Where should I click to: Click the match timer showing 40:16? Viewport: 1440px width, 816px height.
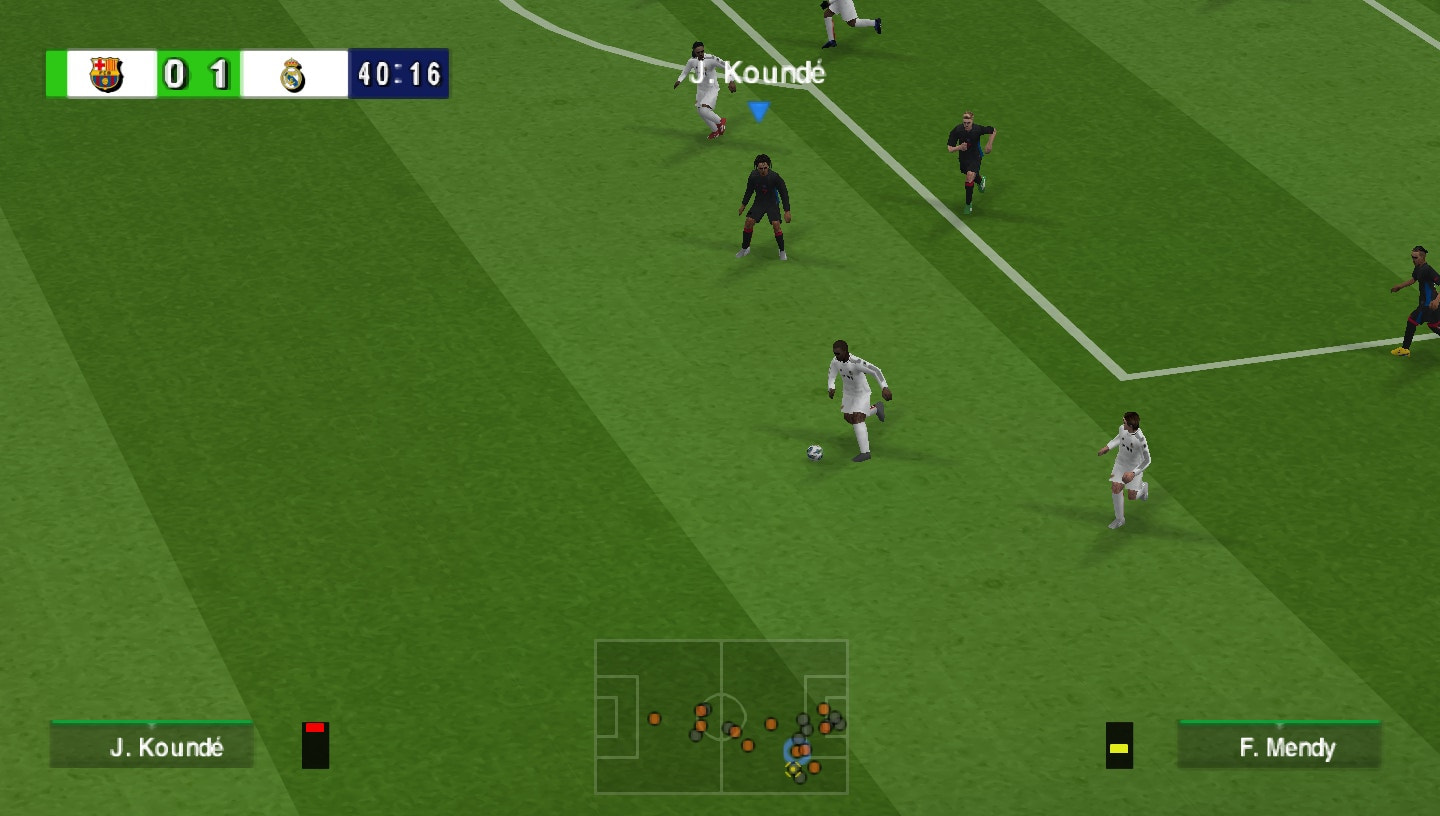click(398, 73)
